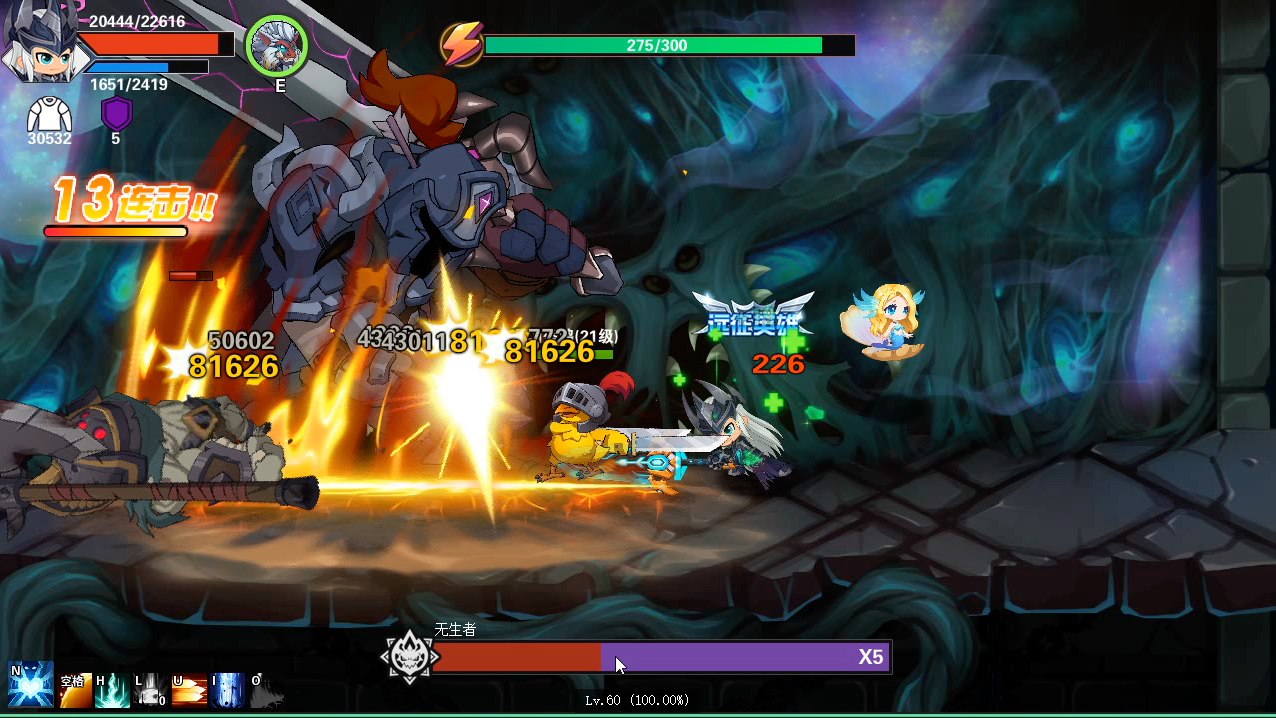Select the dark greyed-out skill icon
This screenshot has height=718, width=1276.
[x=266, y=690]
